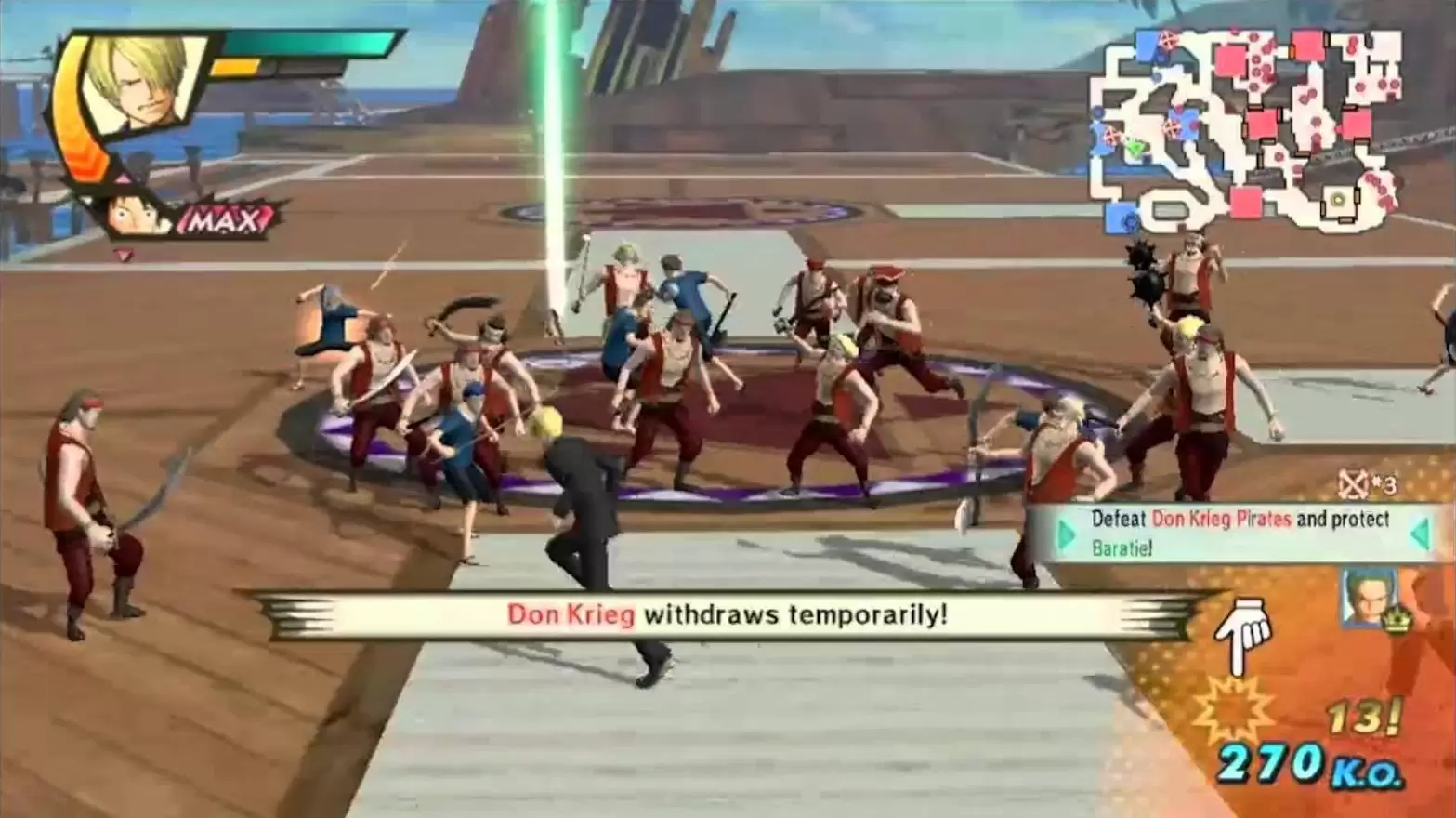This screenshot has width=1456, height=818.
Task: Click the pointing hand indicator icon
Action: [1243, 630]
